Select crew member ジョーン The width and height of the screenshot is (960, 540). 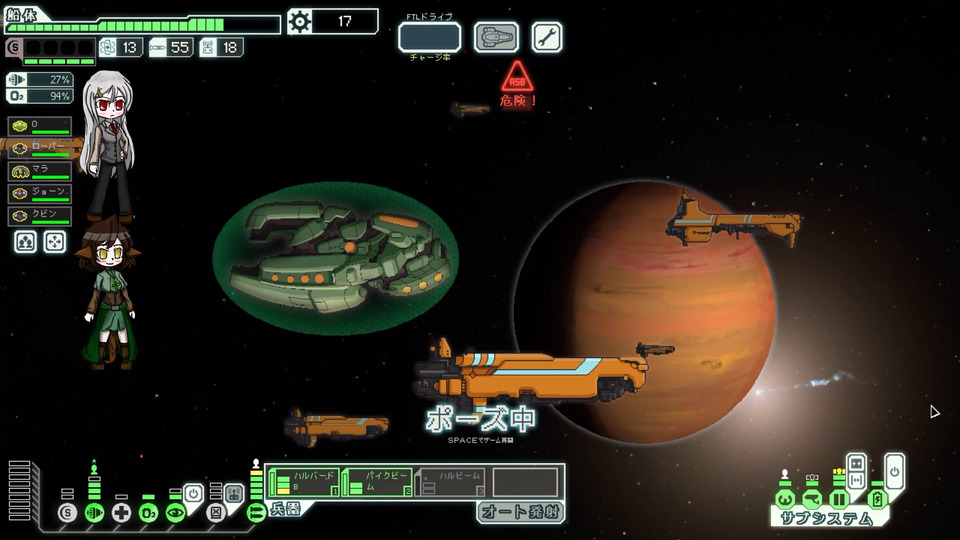pos(40,194)
